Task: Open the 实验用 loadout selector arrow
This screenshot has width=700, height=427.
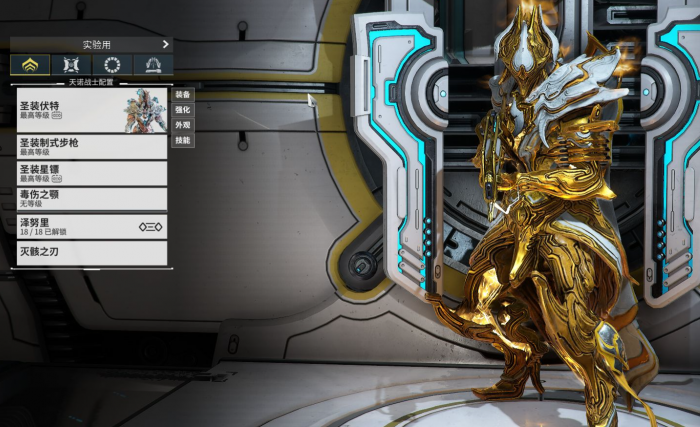Action: (x=165, y=44)
